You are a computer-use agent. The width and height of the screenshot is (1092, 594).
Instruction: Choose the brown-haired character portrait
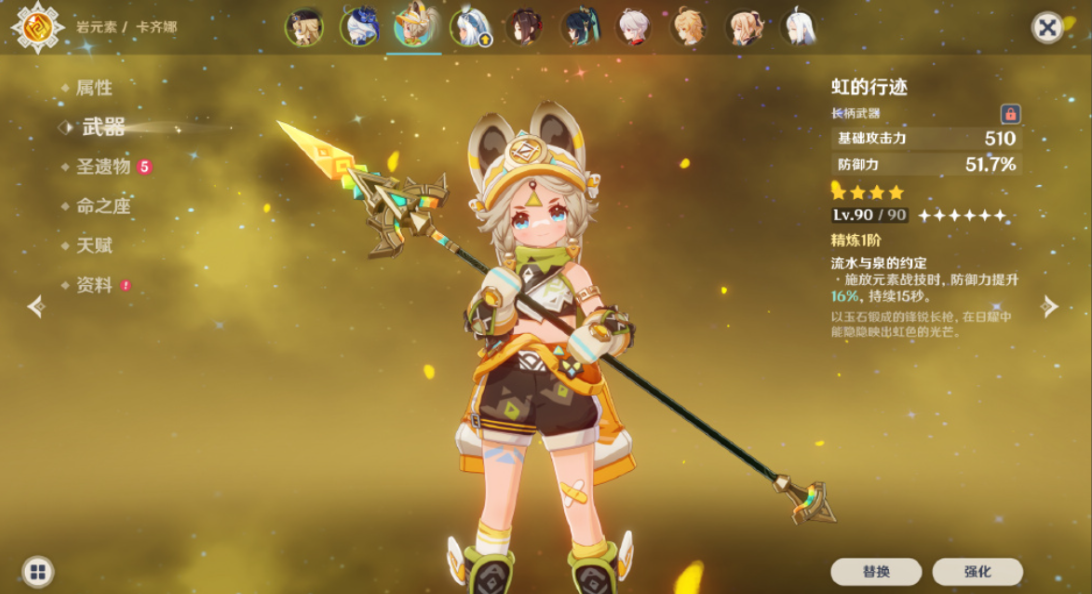[743, 27]
